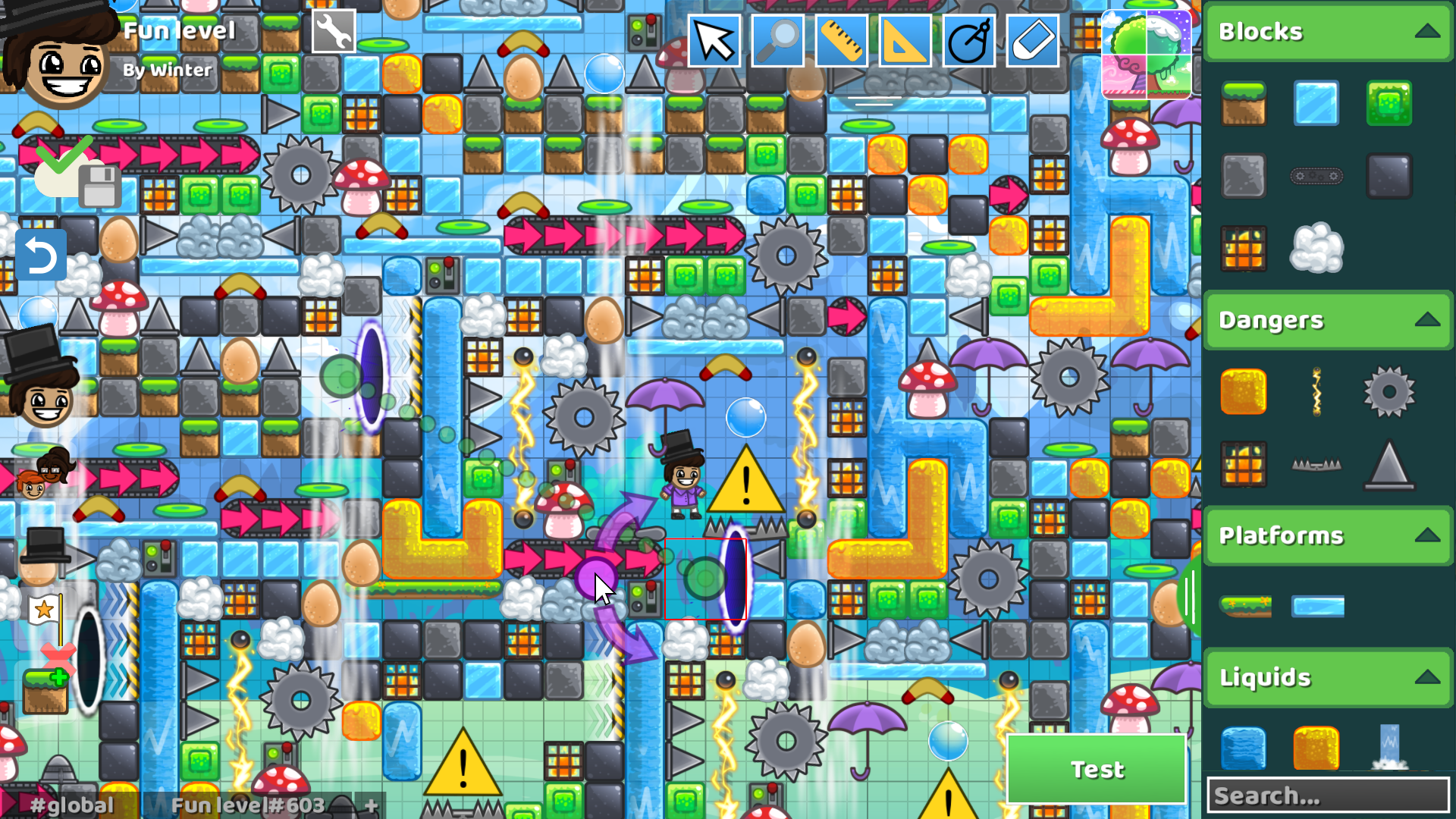1456x819 pixels.
Task: Select the compass drawing tool
Action: coord(968,42)
